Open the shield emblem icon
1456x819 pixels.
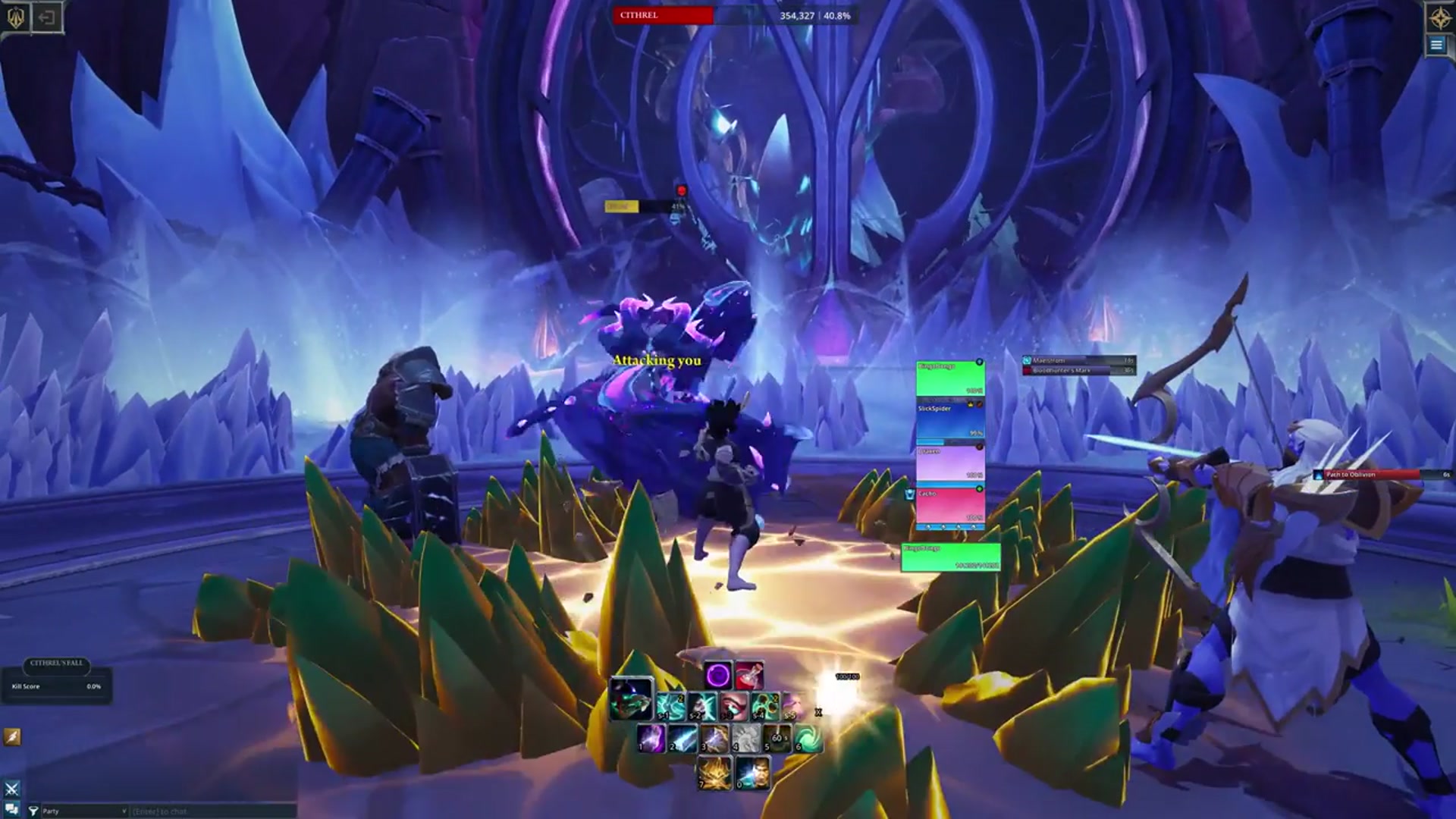click(x=16, y=17)
